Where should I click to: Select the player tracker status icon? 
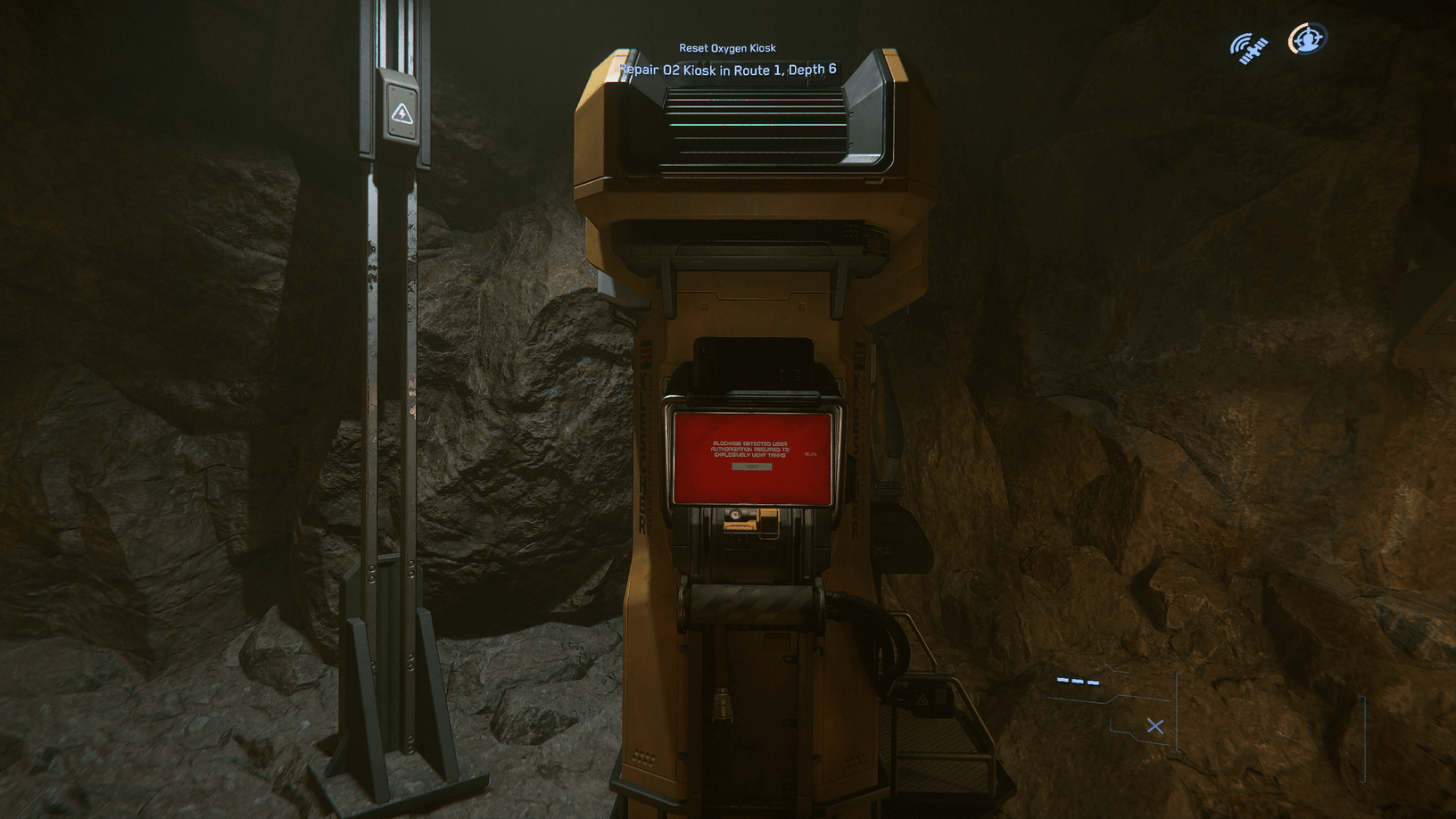coord(1307,37)
